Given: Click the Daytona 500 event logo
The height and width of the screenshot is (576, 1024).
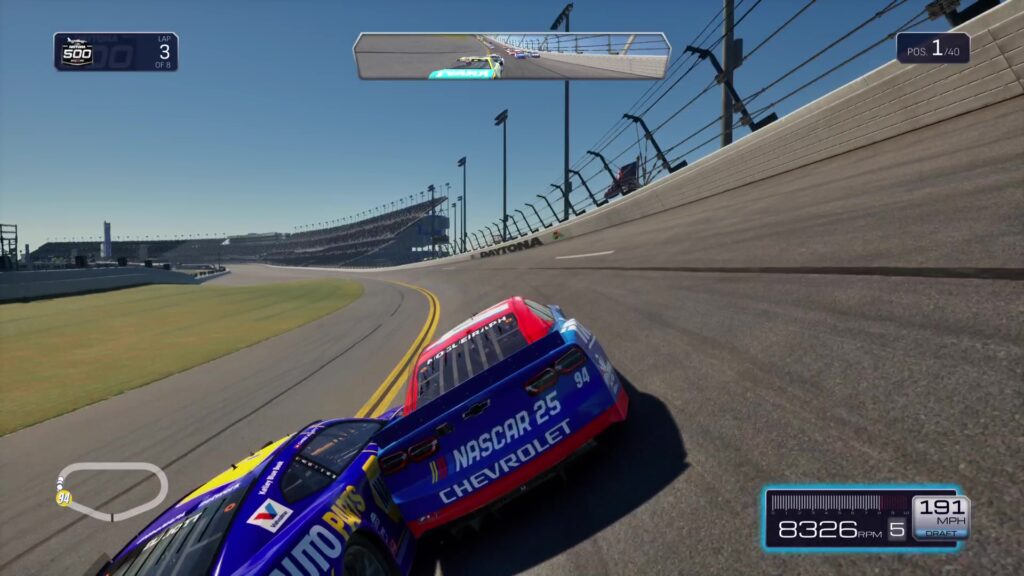Looking at the screenshot, I should click(x=78, y=52).
